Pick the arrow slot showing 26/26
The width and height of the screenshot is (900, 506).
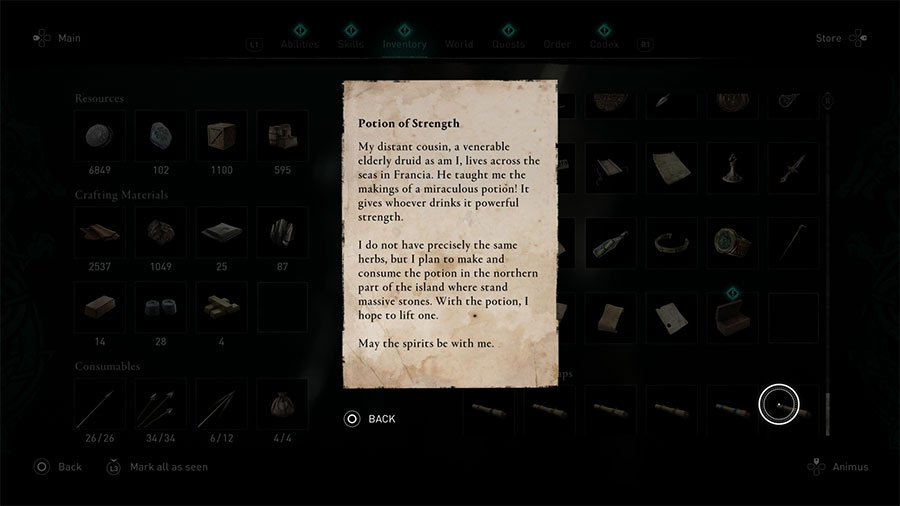point(100,404)
